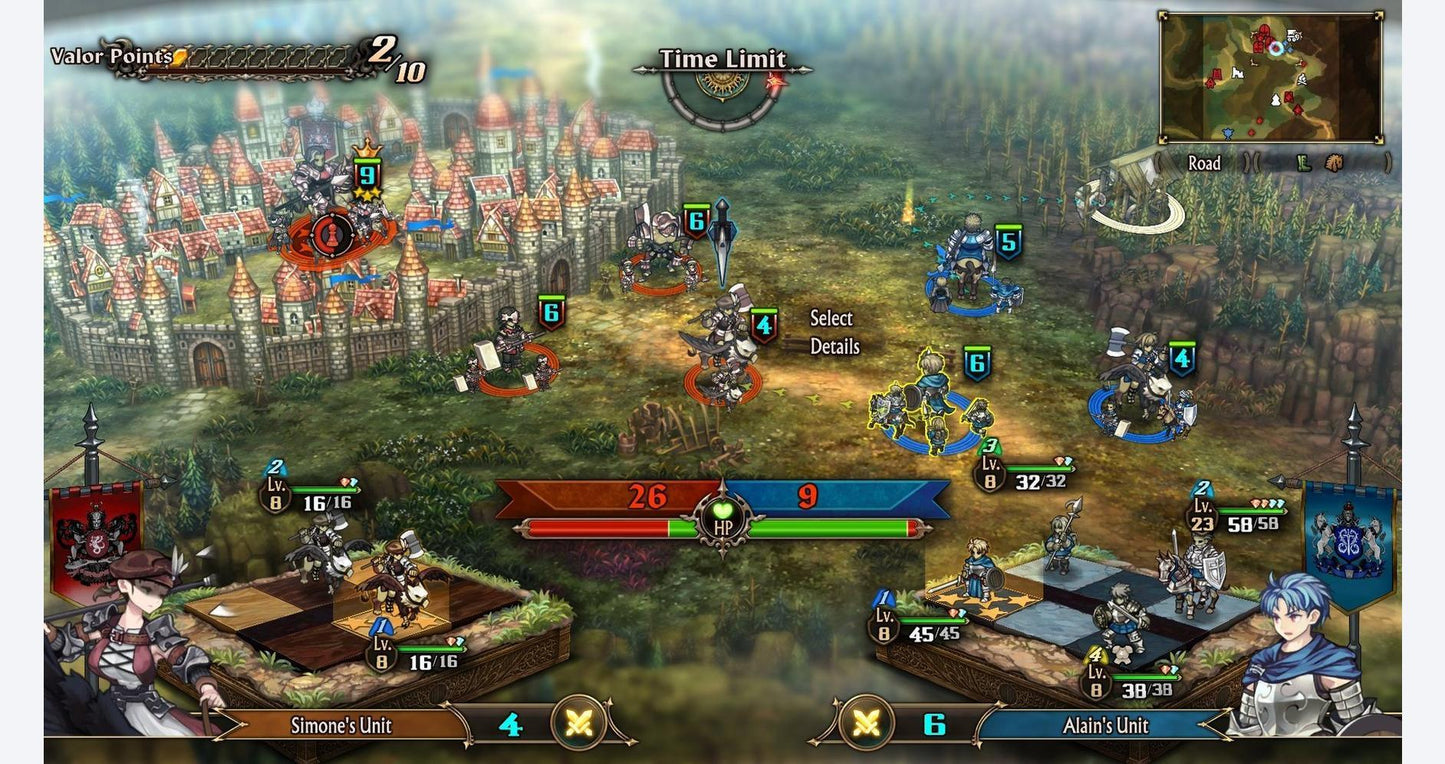Click the heart HP emblem between the forecast bars
This screenshot has height=764, width=1445.
pos(723,517)
